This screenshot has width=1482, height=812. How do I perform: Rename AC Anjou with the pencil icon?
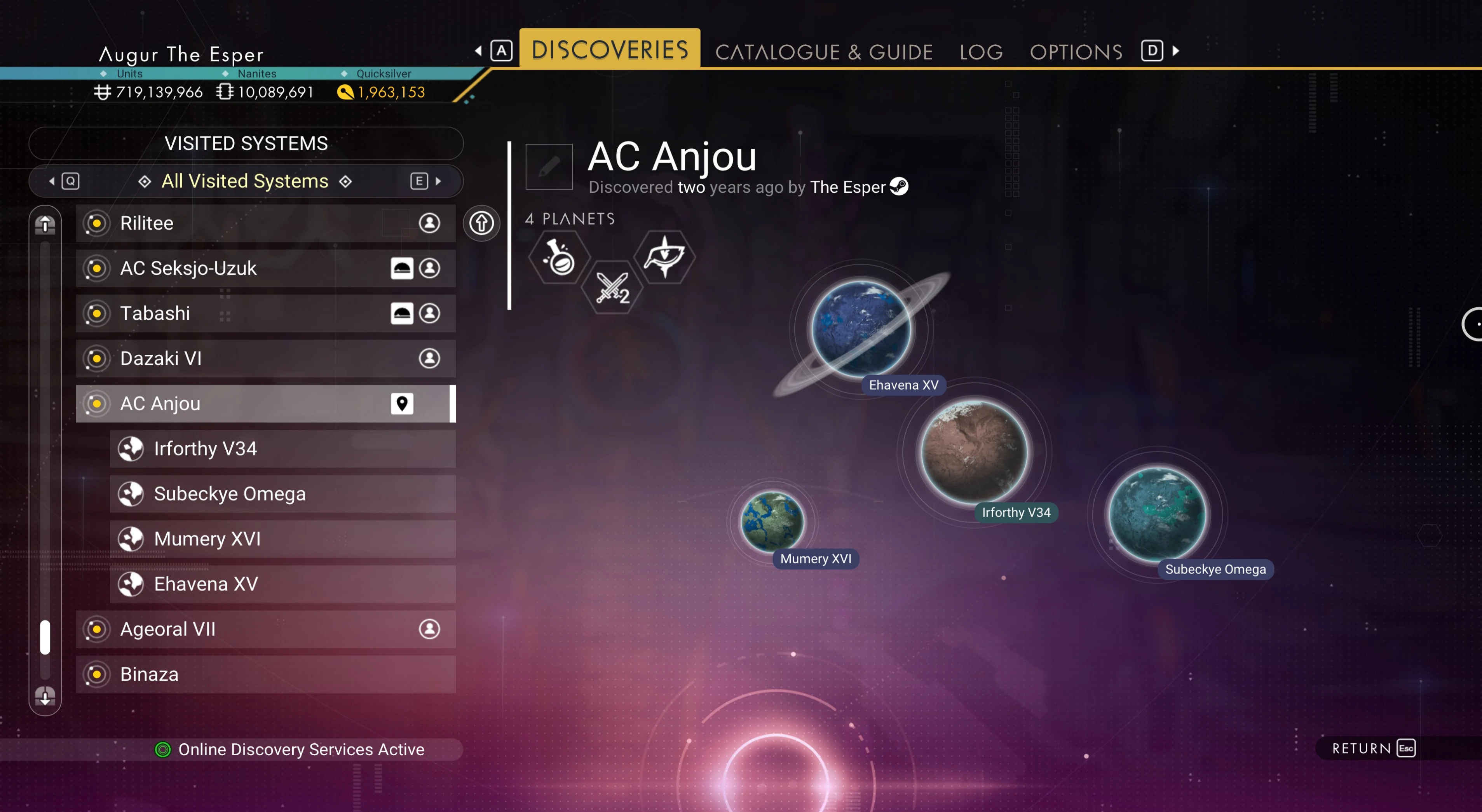pos(549,167)
